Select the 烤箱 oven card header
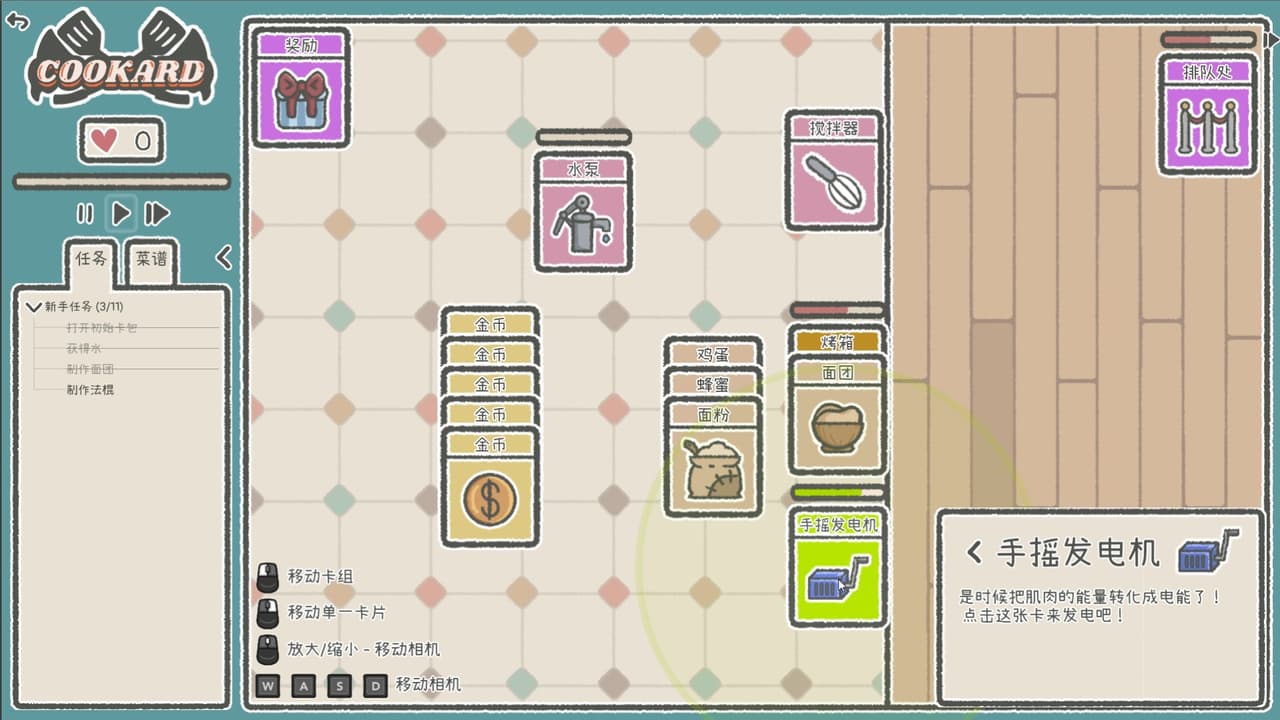Viewport: 1280px width, 720px height. (x=837, y=342)
